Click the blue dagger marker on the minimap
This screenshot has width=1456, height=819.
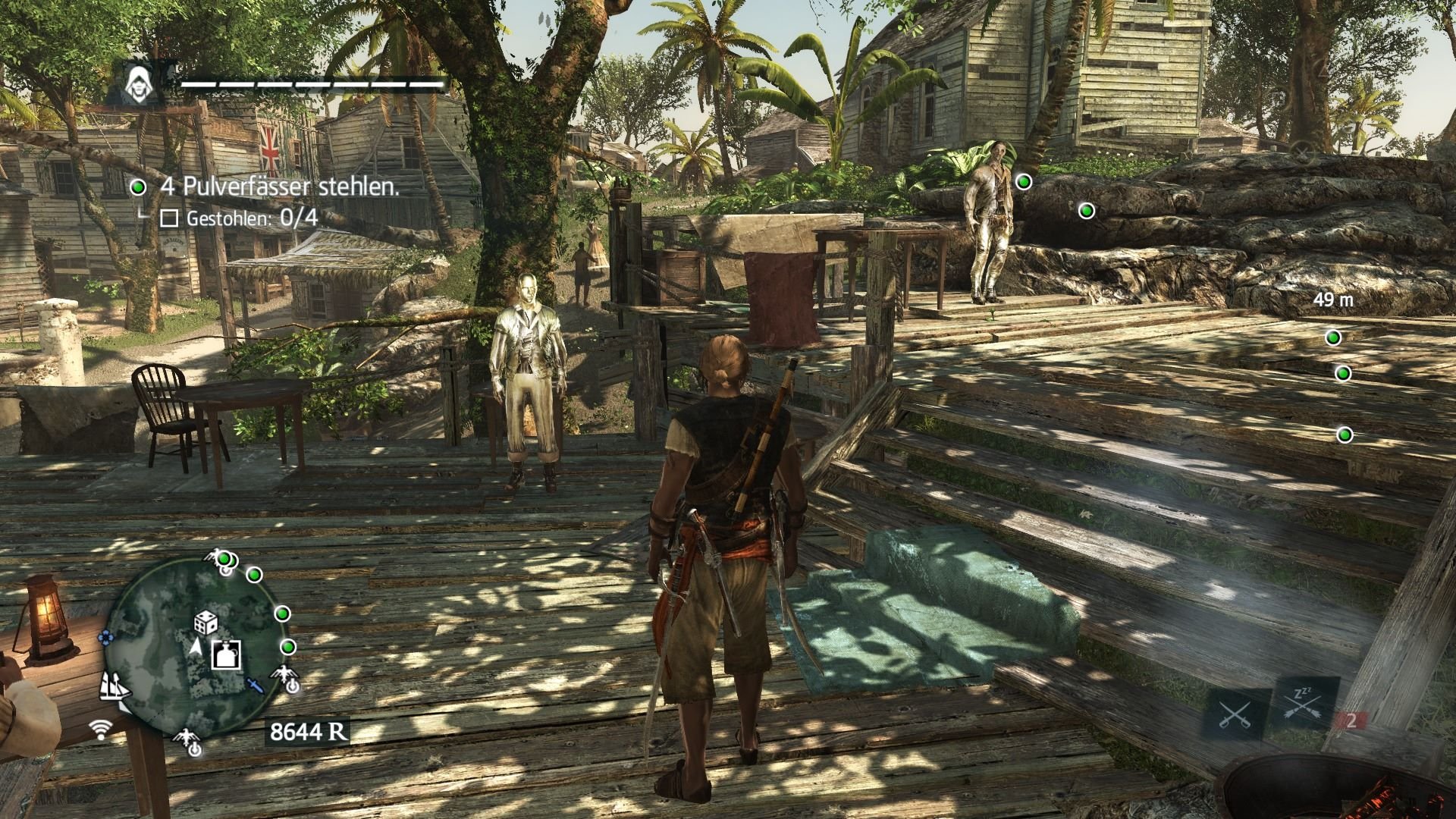(x=255, y=686)
